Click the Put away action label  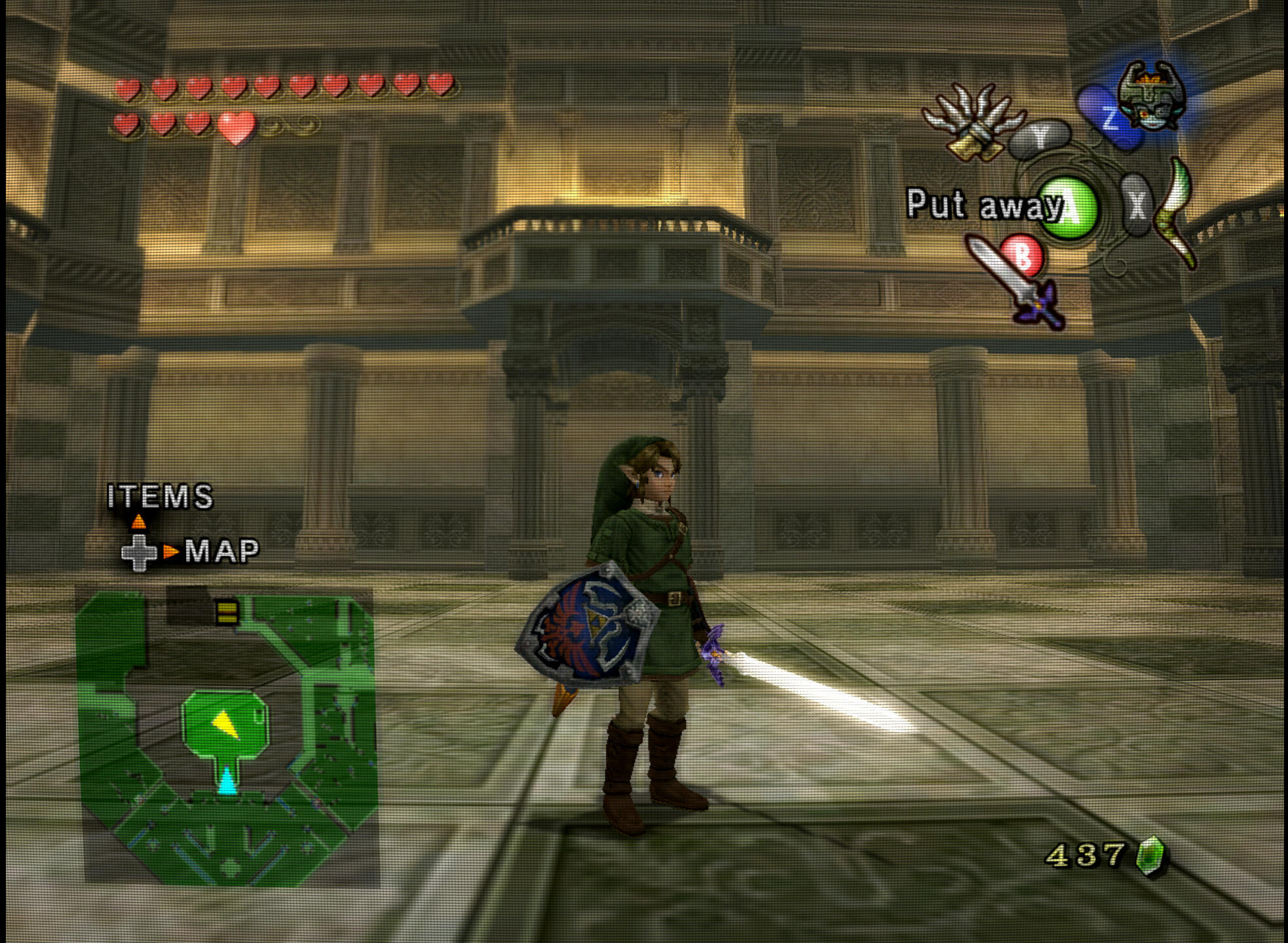(x=984, y=204)
